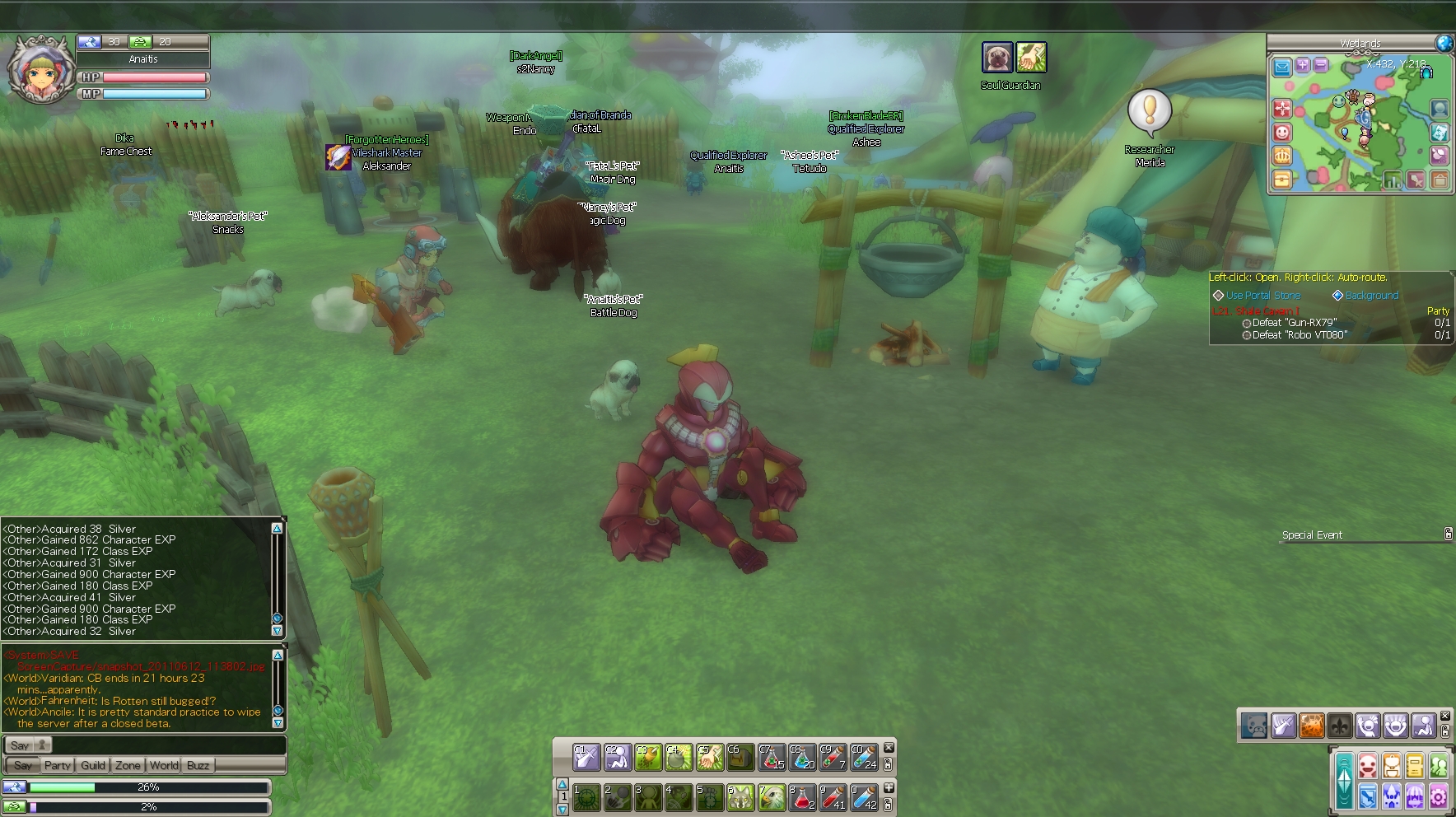
Task: Zoom out the minimap with the minus button
Action: coord(1320,65)
